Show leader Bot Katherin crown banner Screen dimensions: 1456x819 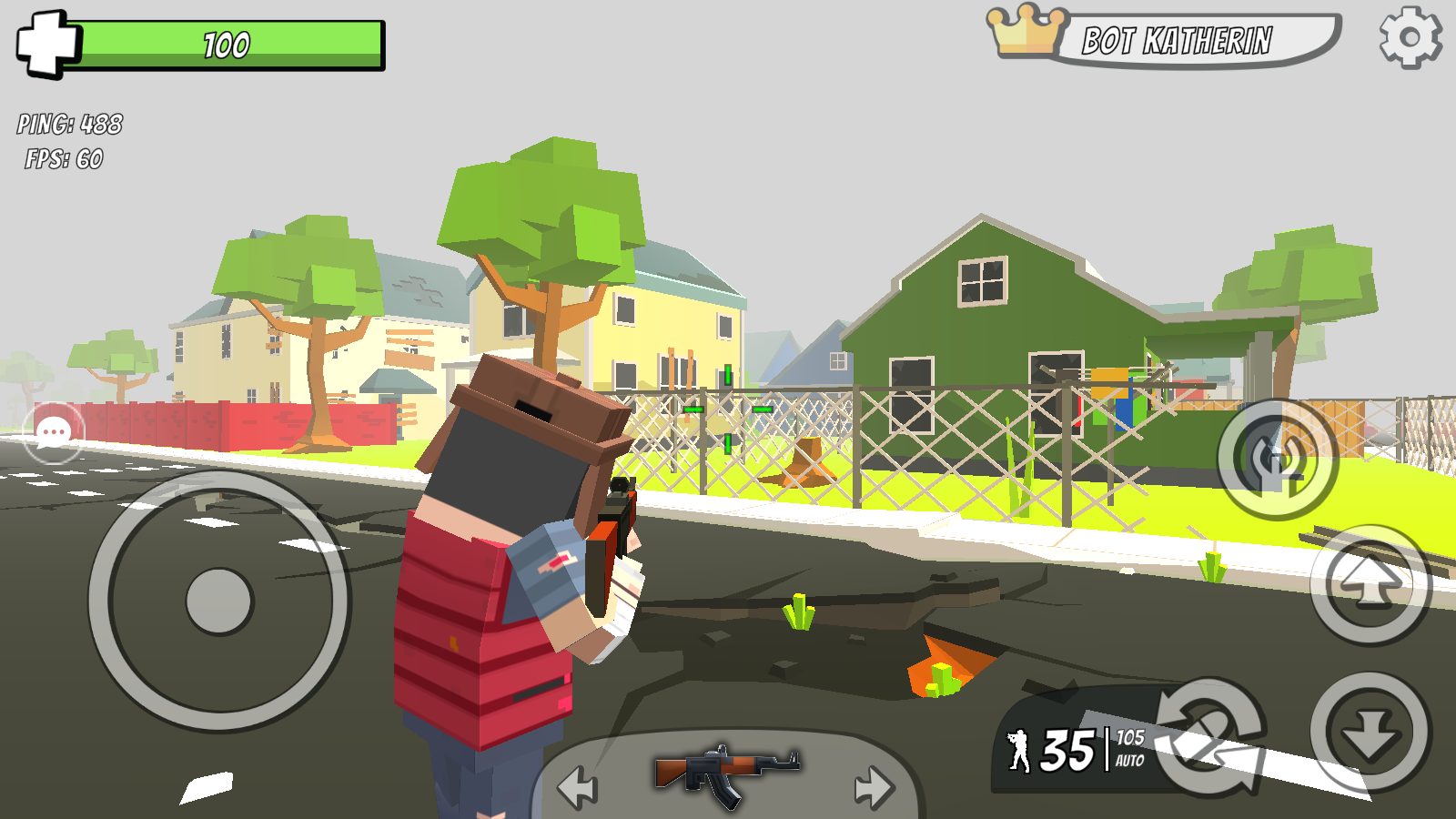pos(1165,40)
